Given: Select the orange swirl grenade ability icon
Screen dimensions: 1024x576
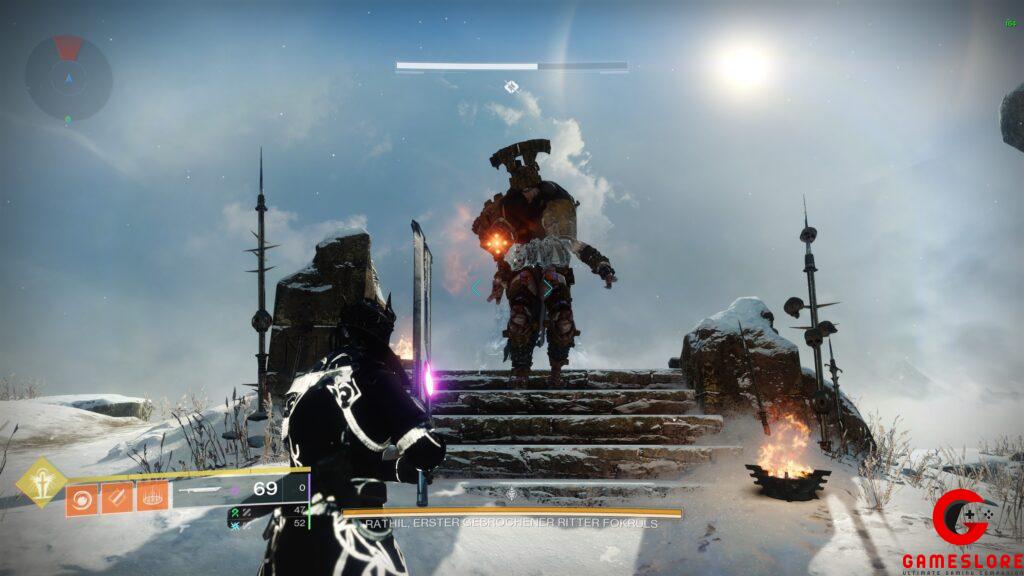Looking at the screenshot, I should (82, 497).
